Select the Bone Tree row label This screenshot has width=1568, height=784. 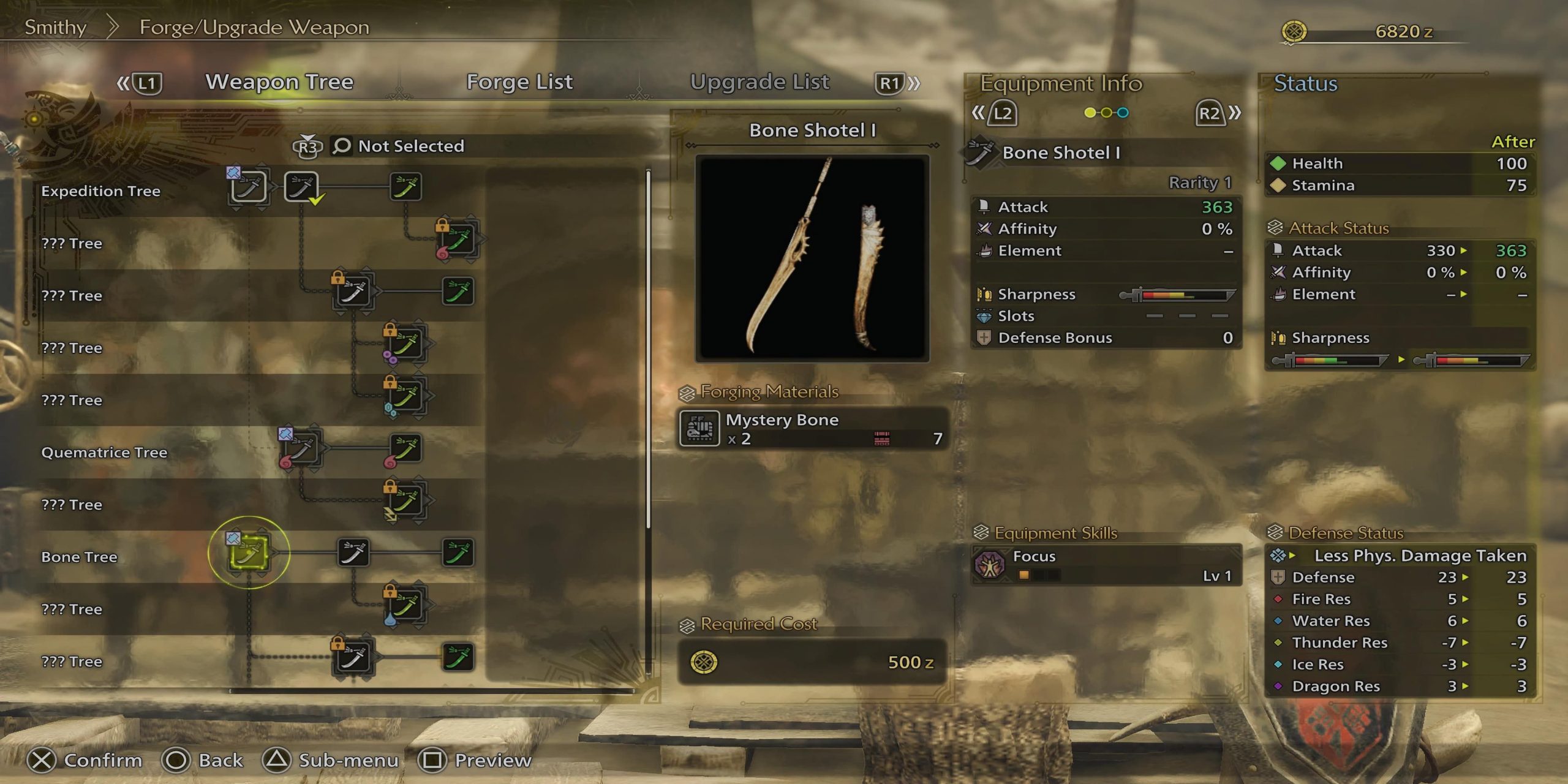click(x=79, y=557)
